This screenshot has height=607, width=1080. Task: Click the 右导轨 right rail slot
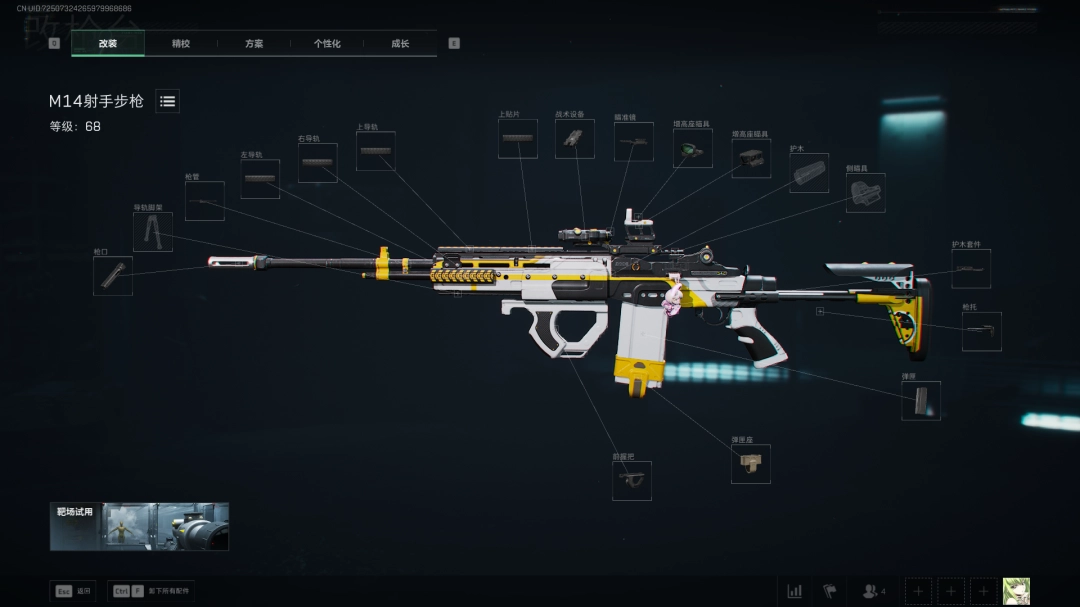(x=317, y=163)
